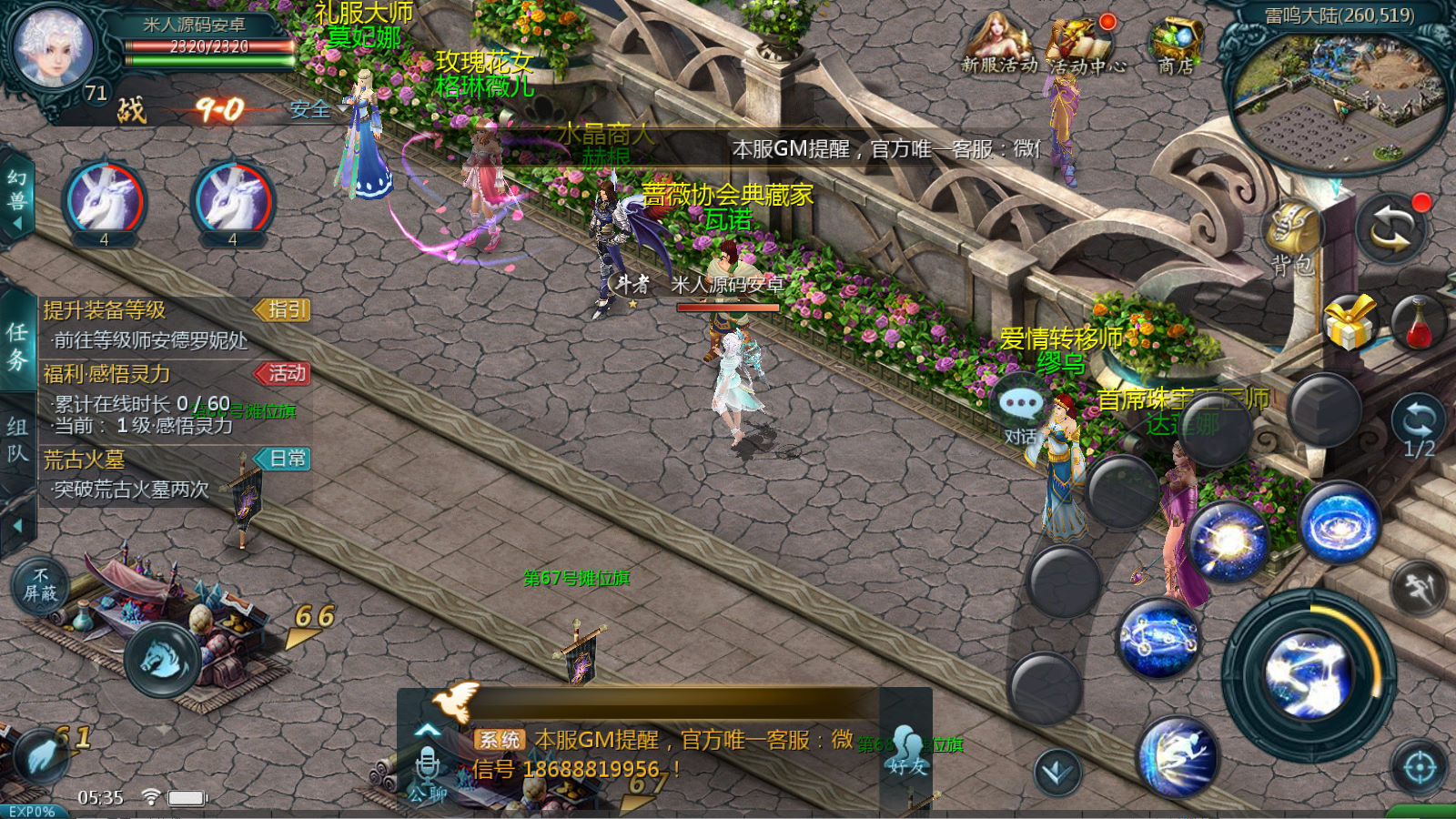Toggle the 不屏蔽 display filter button
This screenshot has width=1456, height=819.
[x=40, y=585]
